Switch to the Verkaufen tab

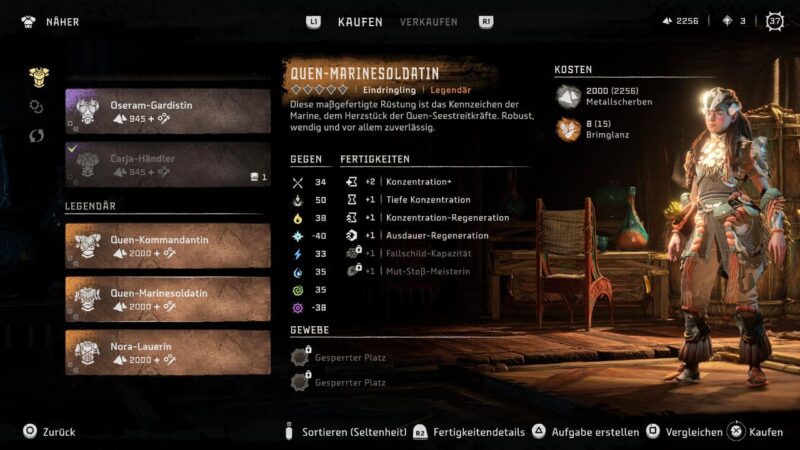pos(429,21)
